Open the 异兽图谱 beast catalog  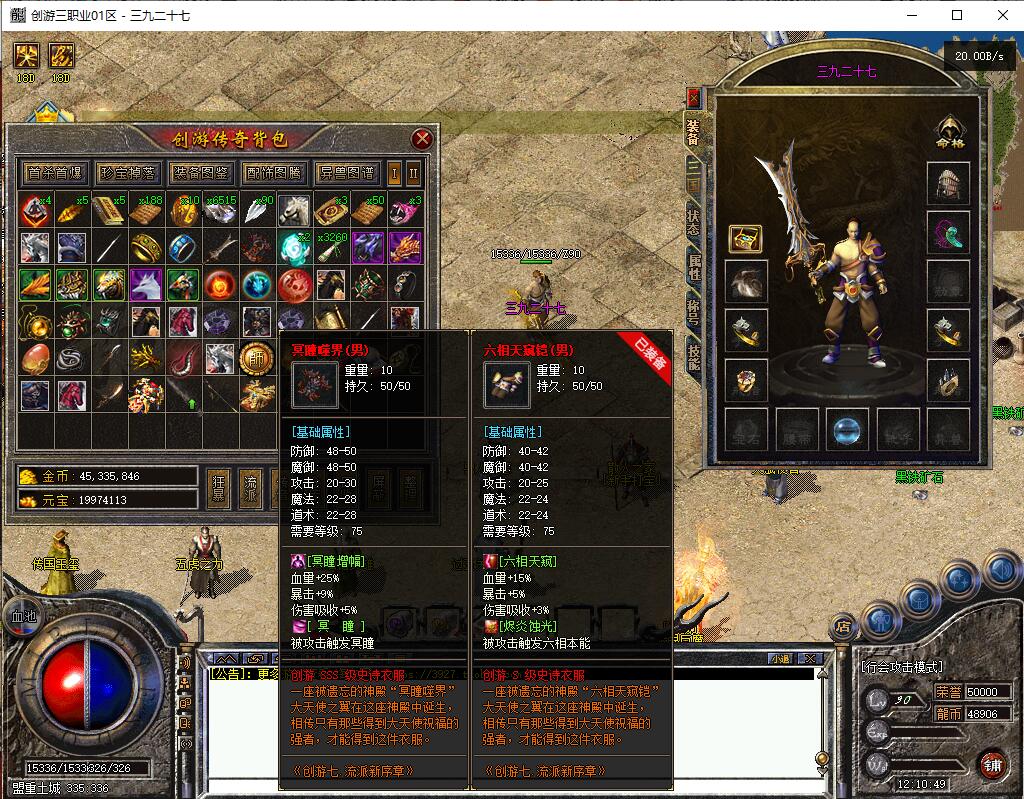[x=346, y=173]
